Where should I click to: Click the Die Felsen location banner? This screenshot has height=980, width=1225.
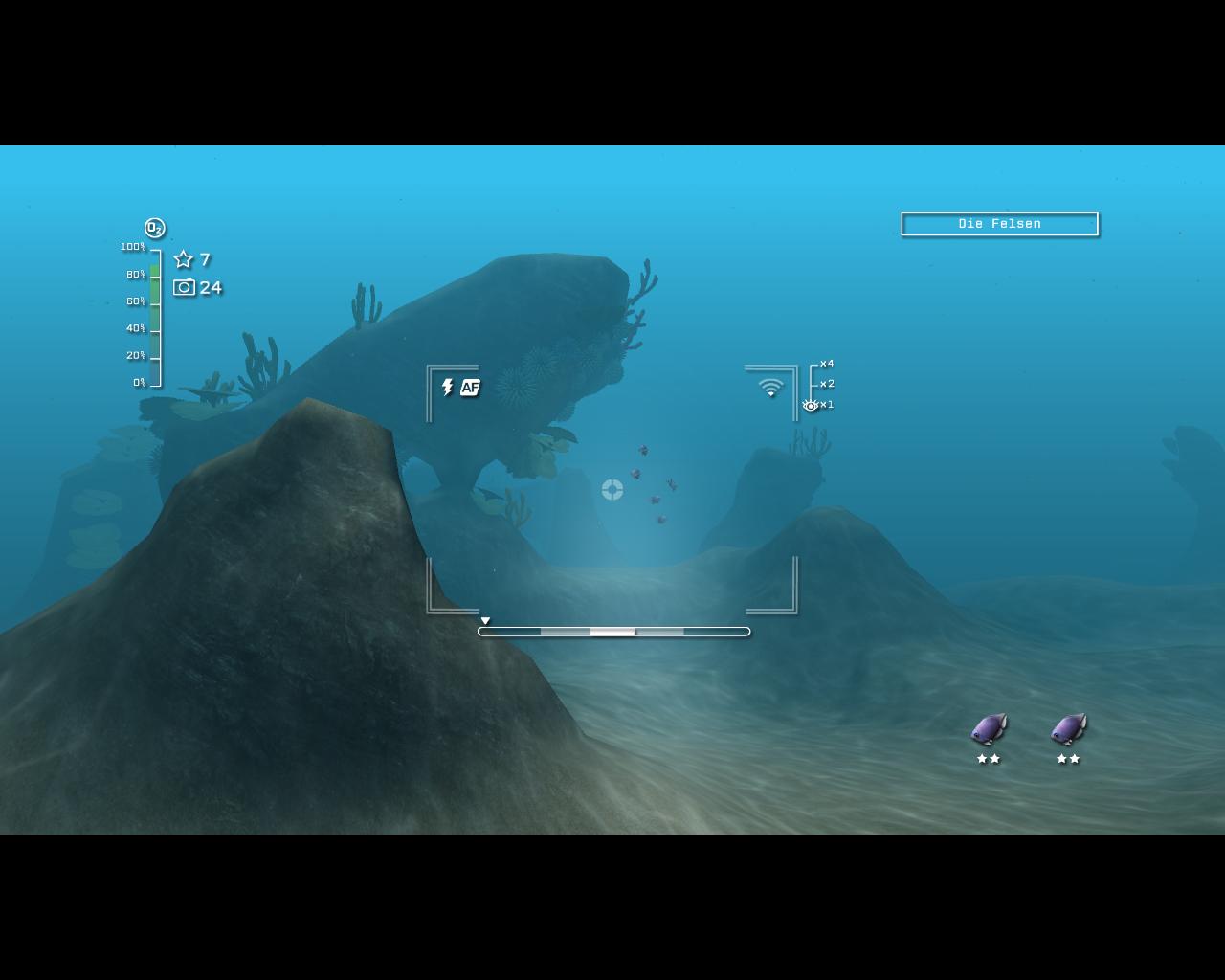999,224
